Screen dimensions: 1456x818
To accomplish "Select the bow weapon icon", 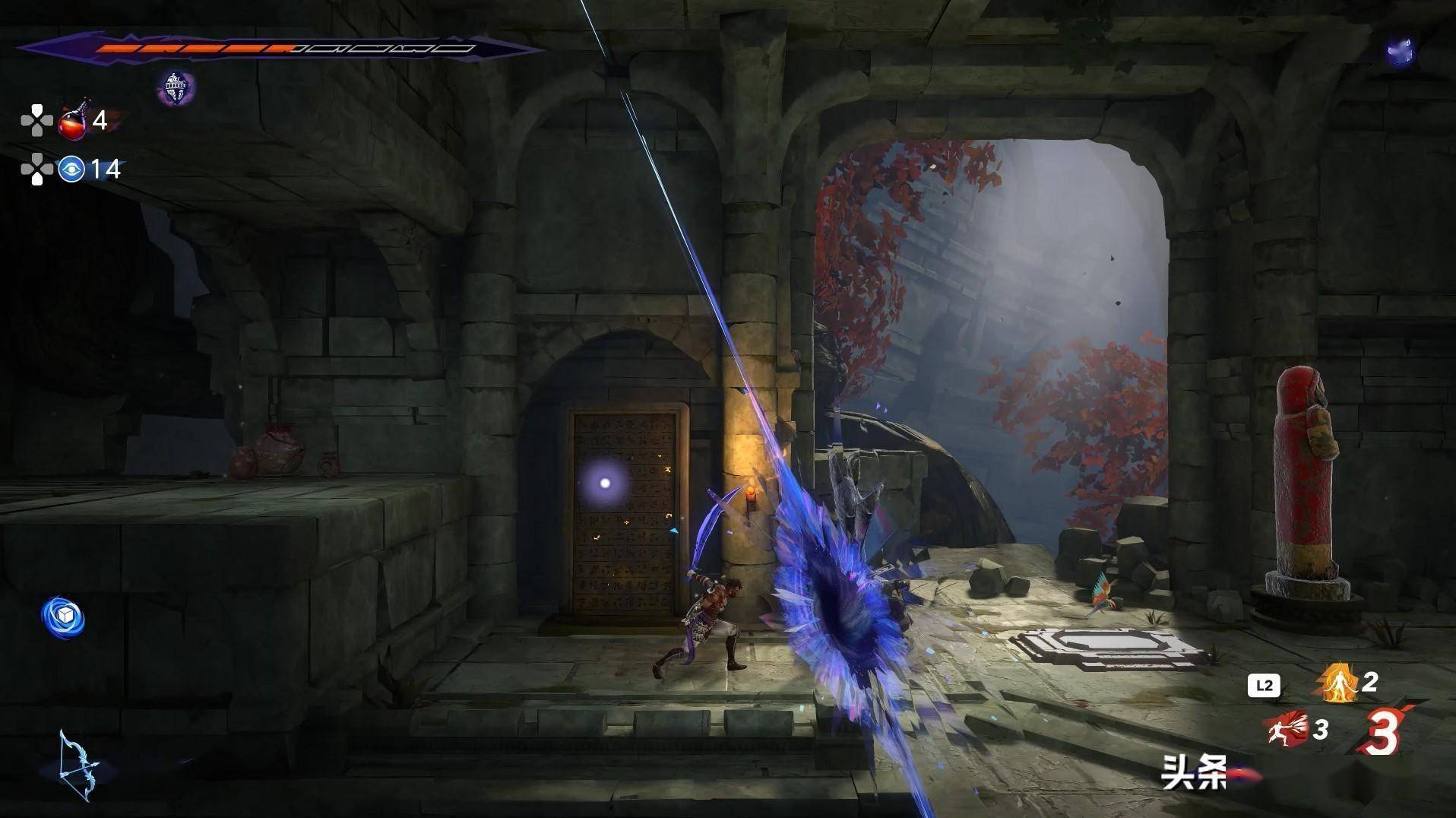I will pos(79,766).
